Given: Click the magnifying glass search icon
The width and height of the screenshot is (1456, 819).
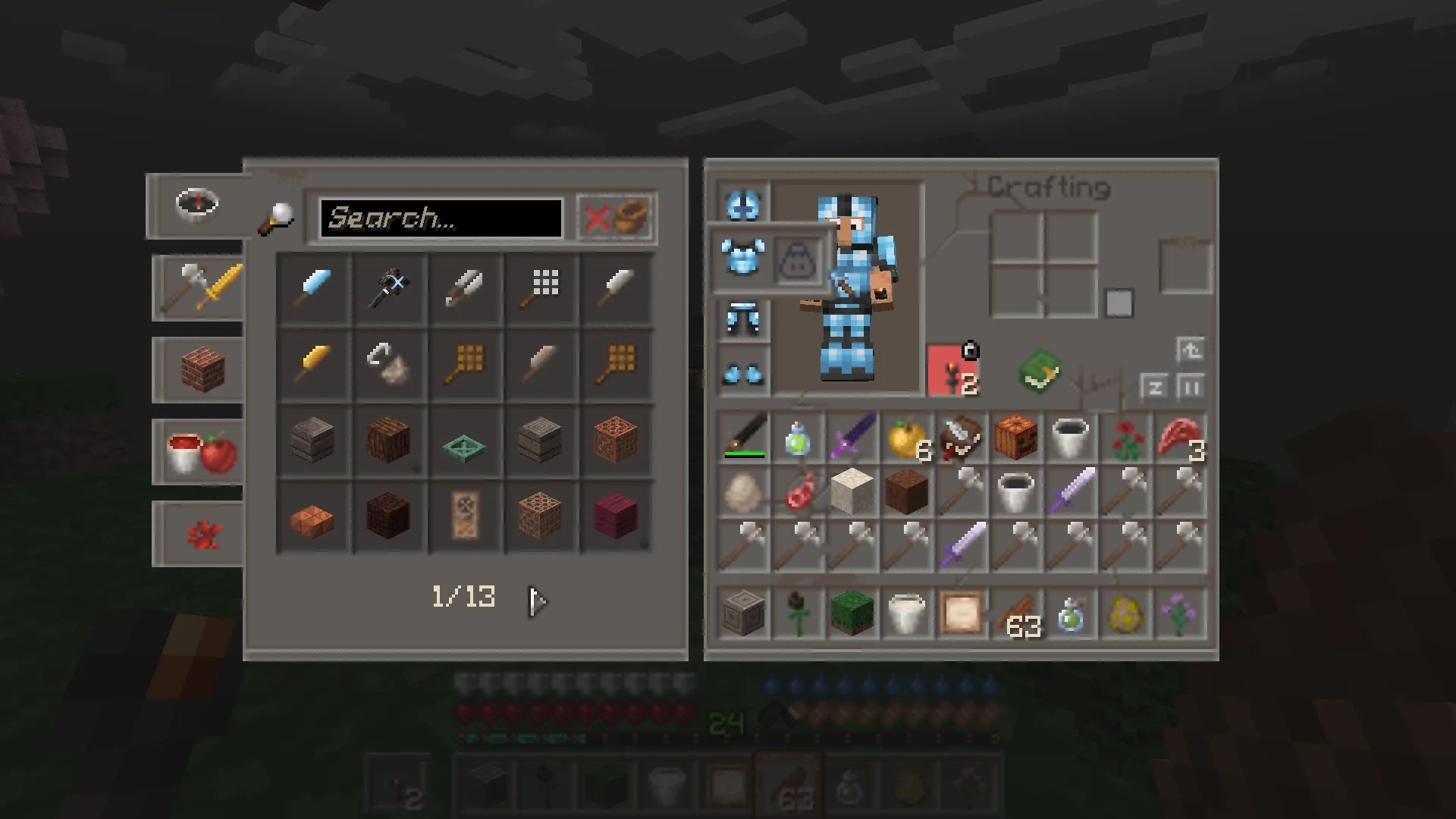Looking at the screenshot, I should [278, 218].
